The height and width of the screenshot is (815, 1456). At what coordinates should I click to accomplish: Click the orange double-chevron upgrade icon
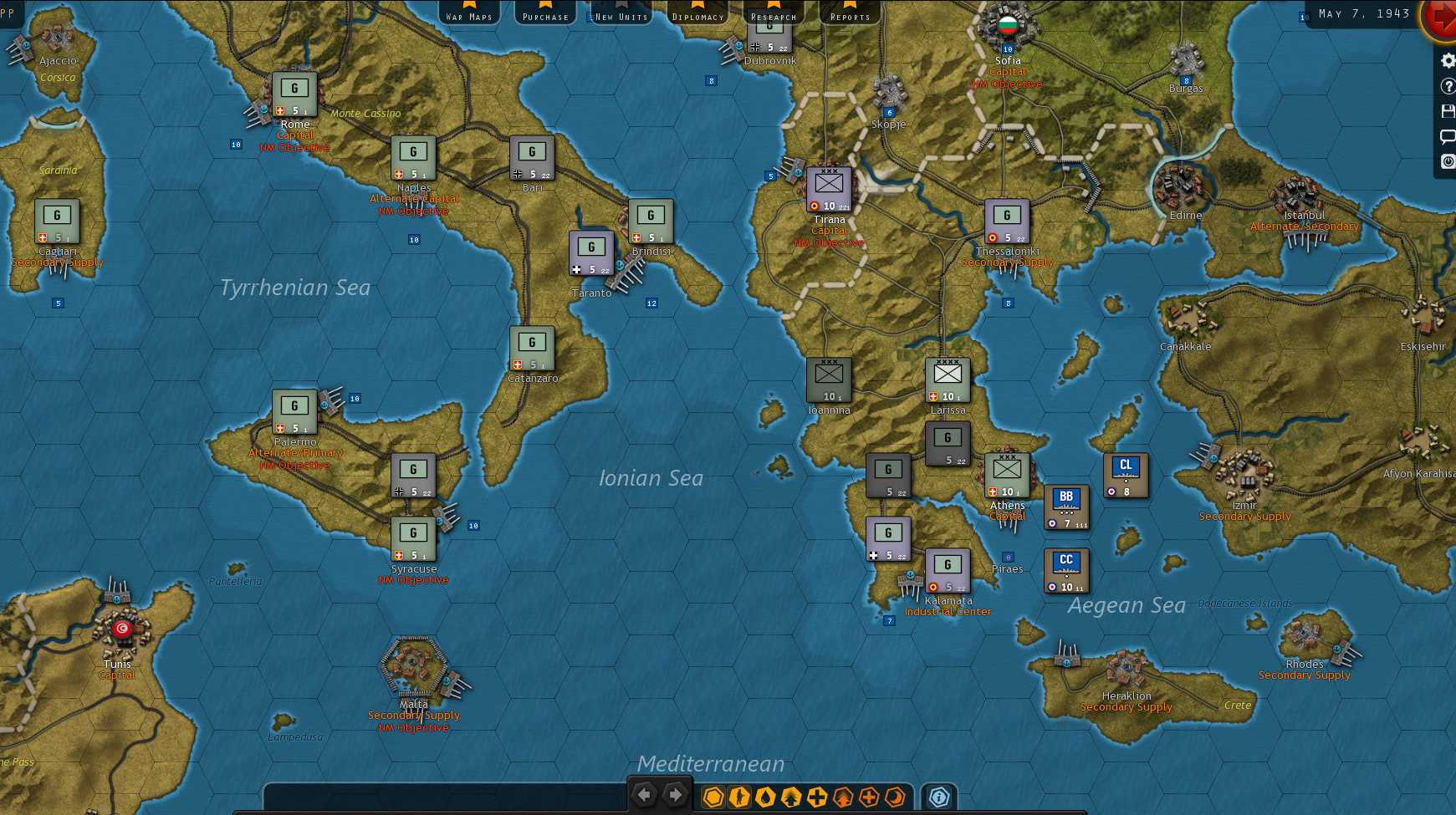843,797
